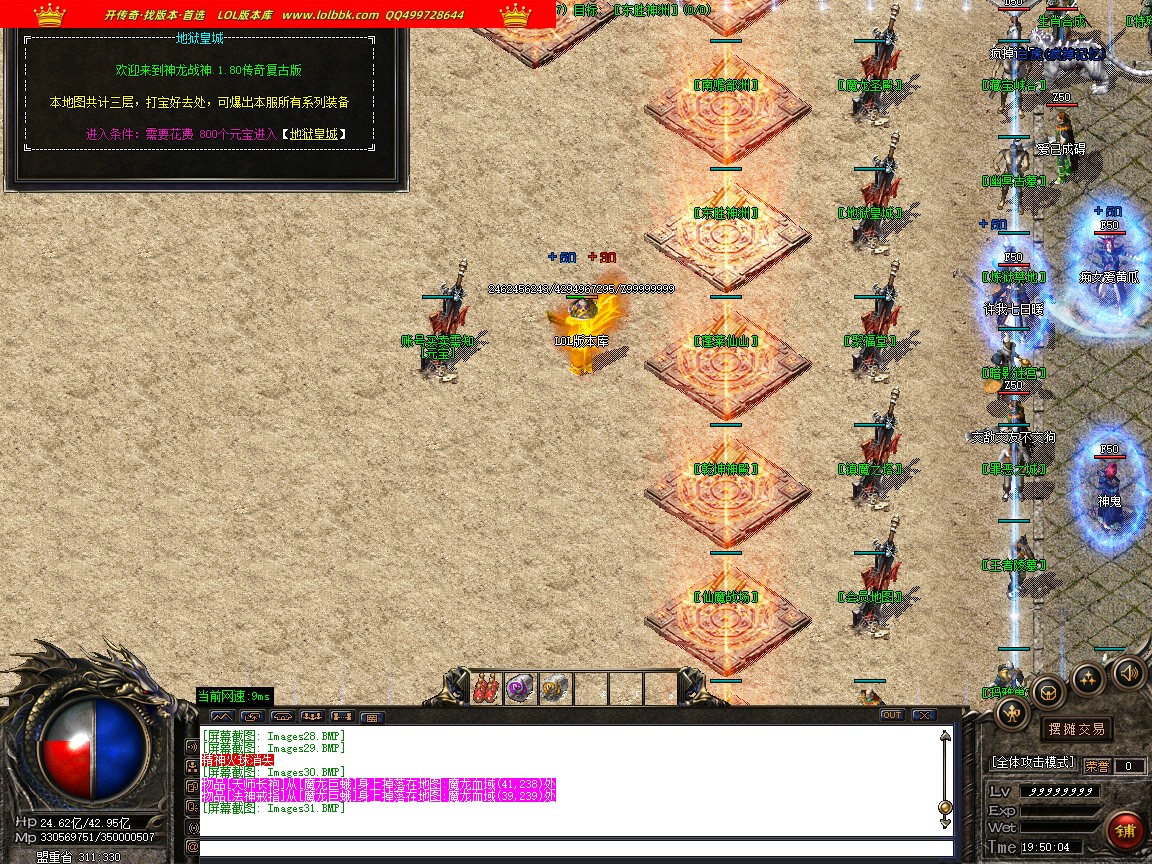
Task: Use the red potion bundle in the hotbar
Action: click(487, 689)
